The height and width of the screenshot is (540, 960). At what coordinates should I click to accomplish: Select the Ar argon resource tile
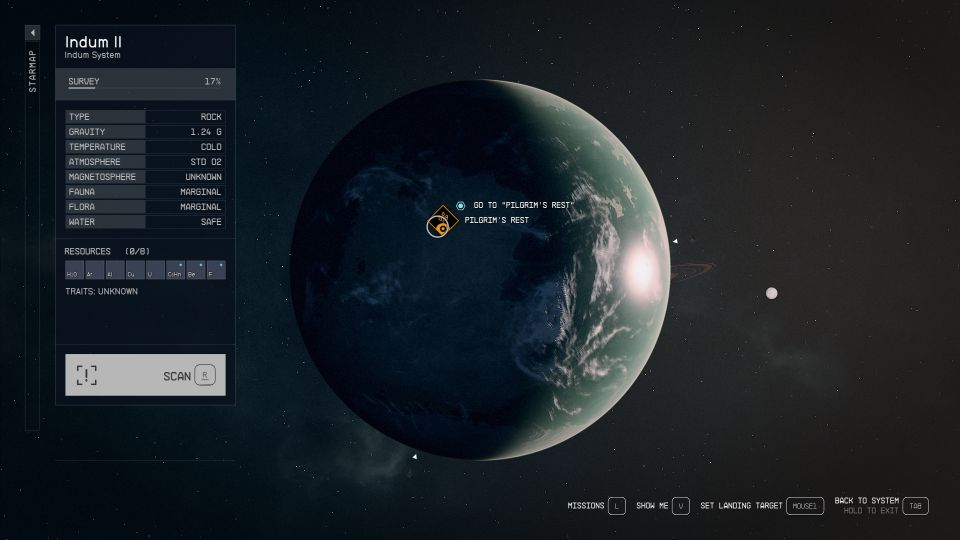click(x=94, y=270)
